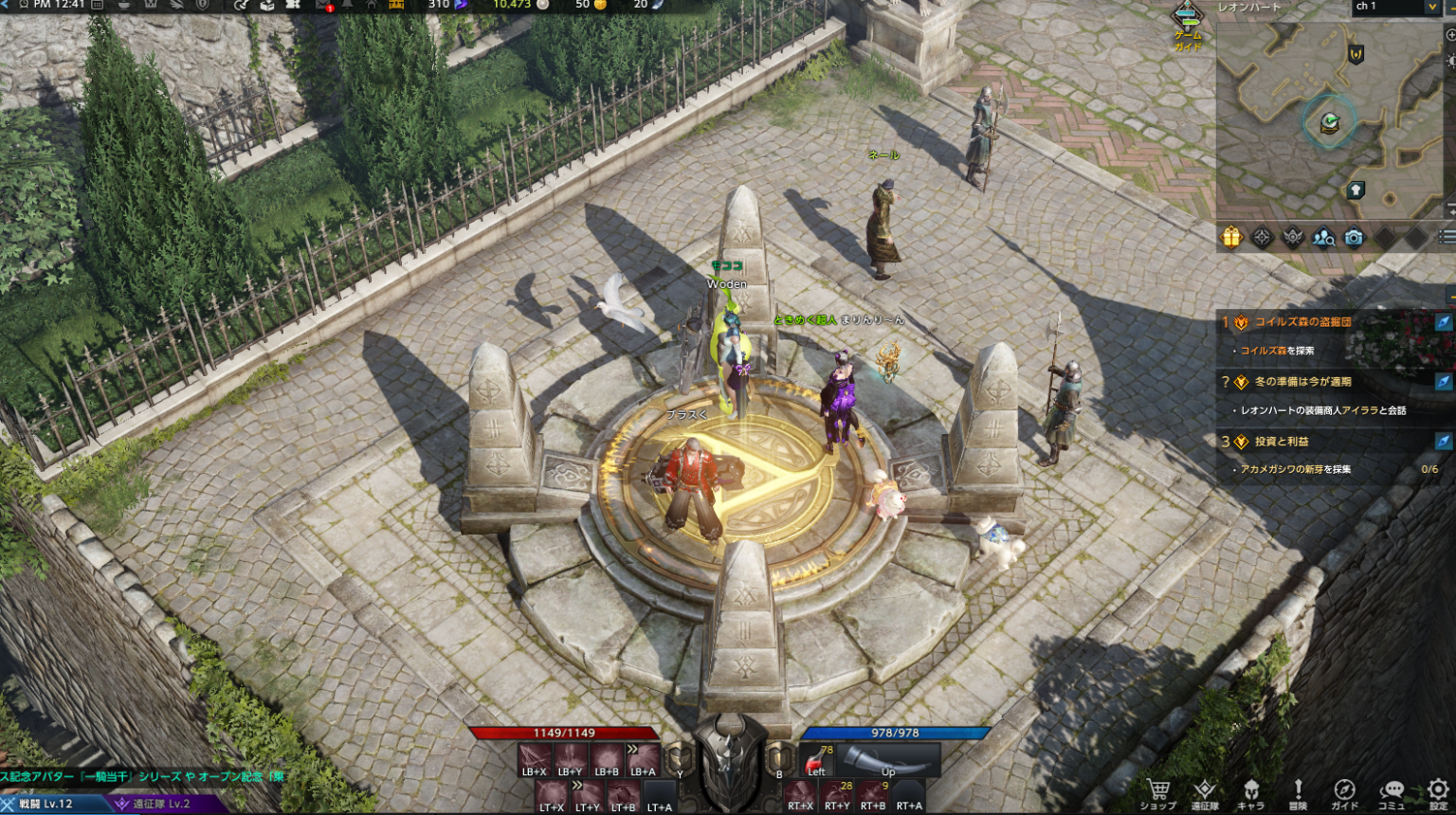
Task: Use the horn item in quick slot
Action: tap(889, 760)
